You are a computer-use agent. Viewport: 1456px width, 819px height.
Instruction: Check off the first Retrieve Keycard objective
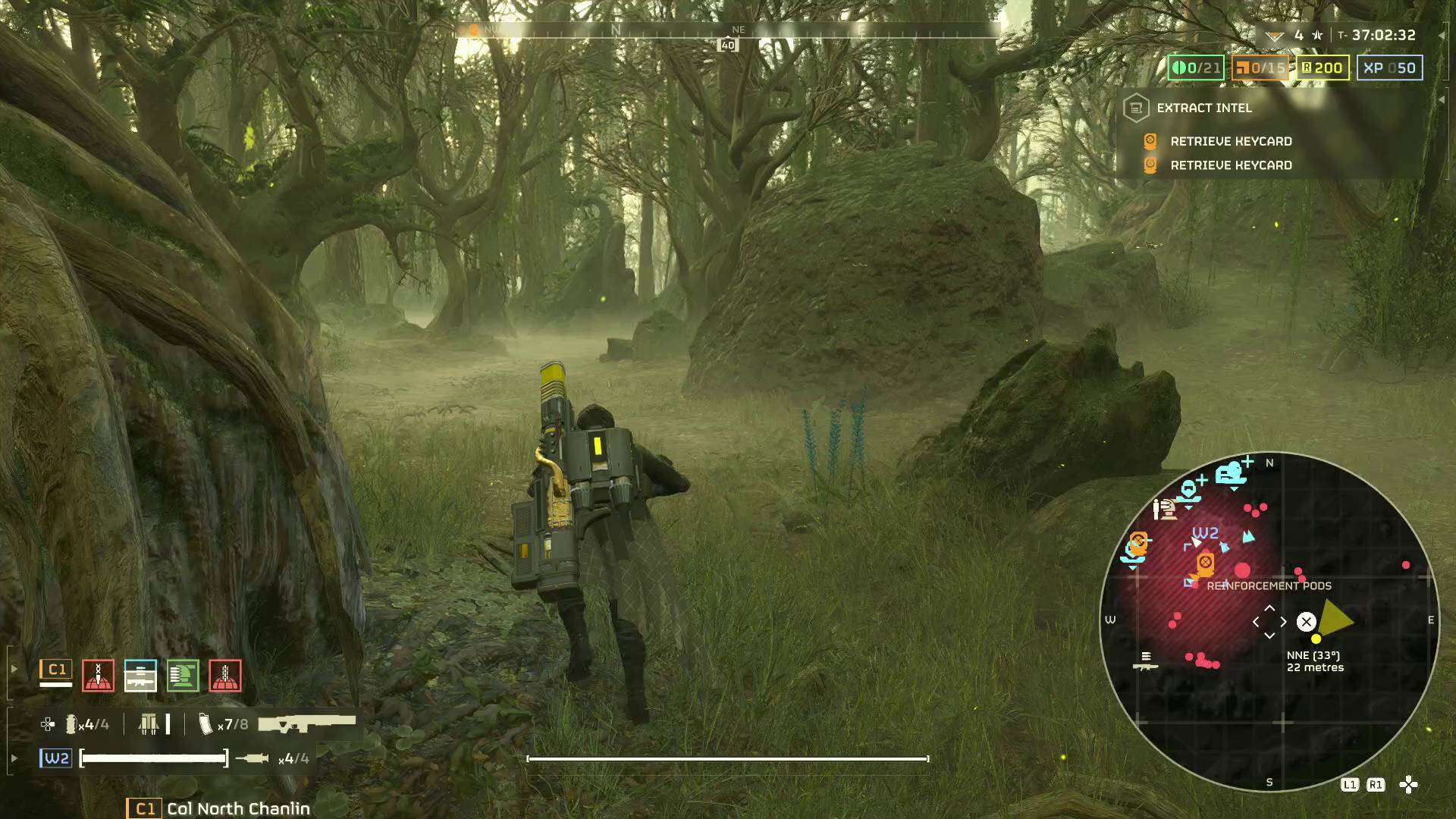[x=1150, y=142]
